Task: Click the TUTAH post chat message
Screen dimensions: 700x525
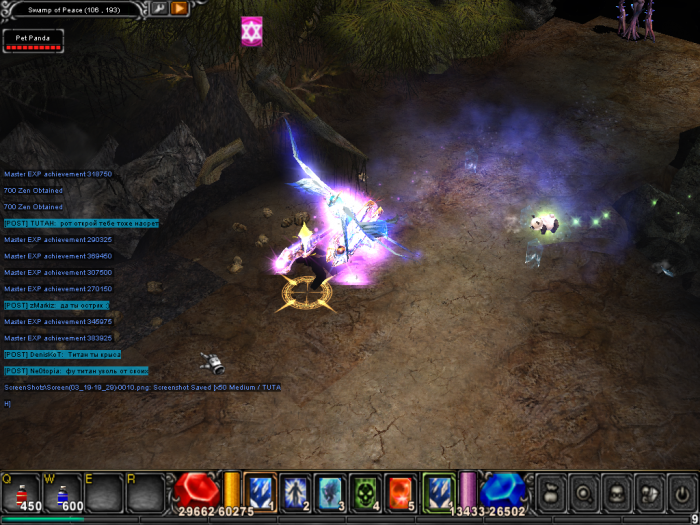Action: pos(81,223)
